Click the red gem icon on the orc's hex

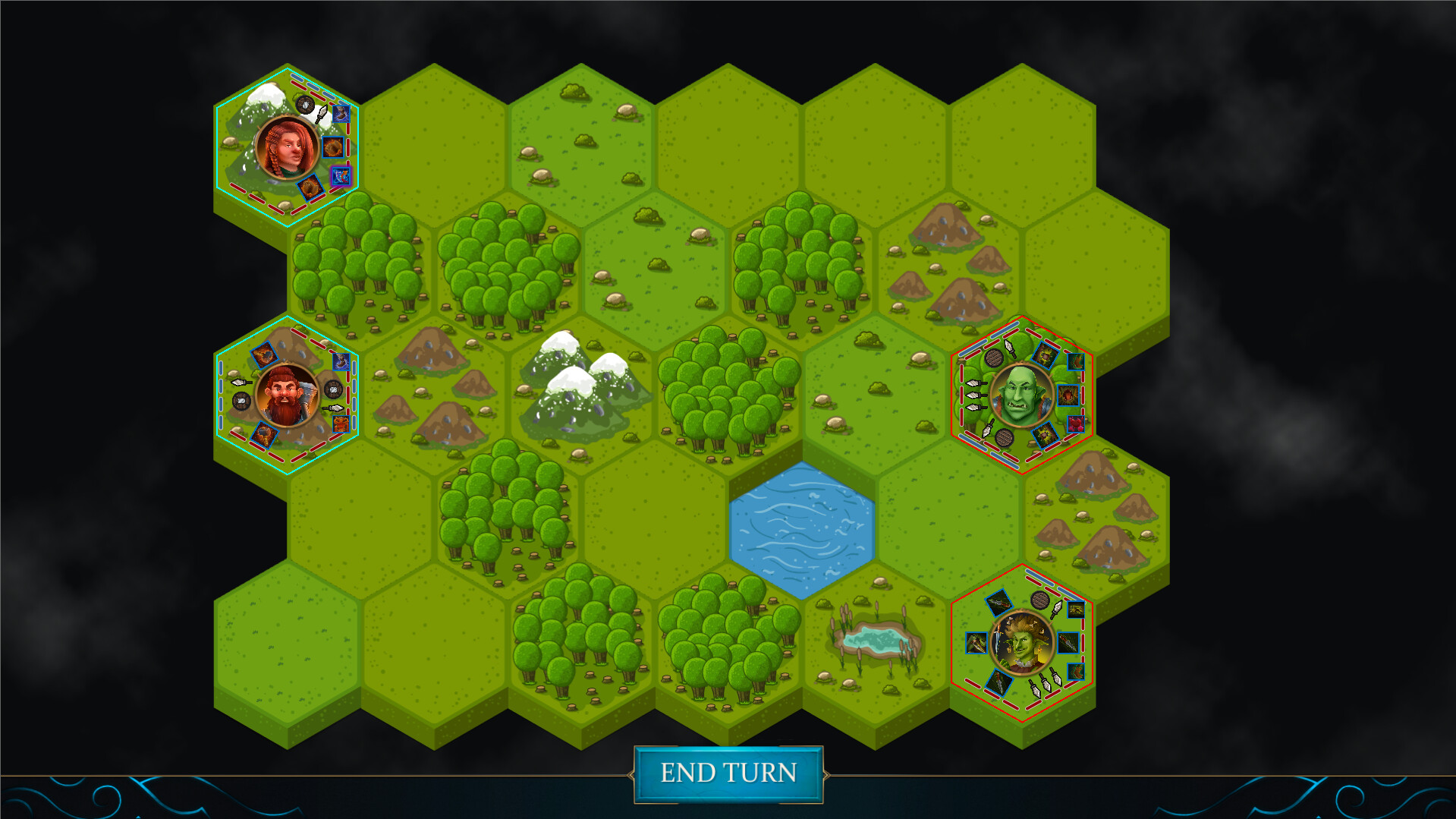pos(1076,424)
